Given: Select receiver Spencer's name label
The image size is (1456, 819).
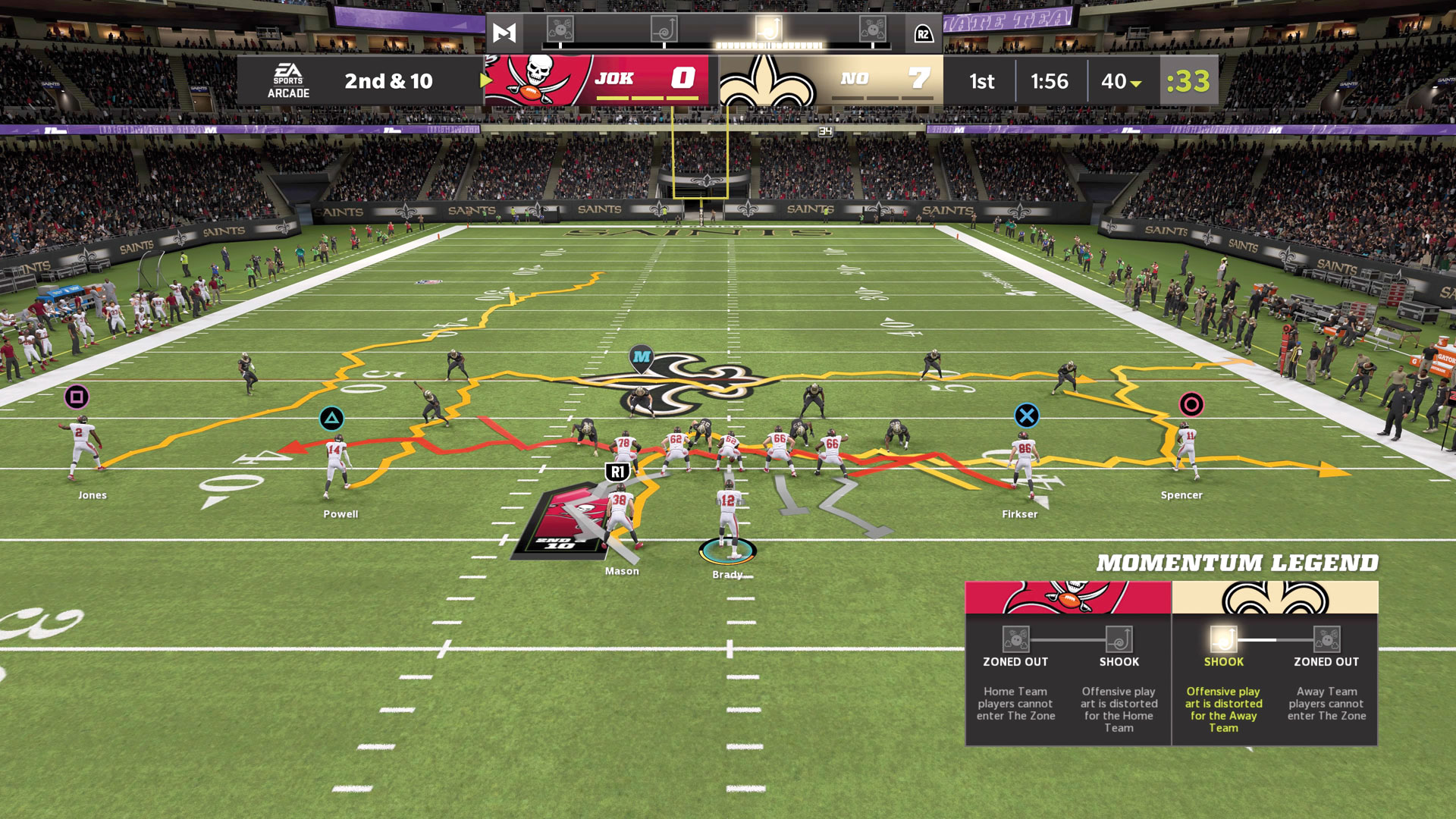Looking at the screenshot, I should click(1181, 495).
